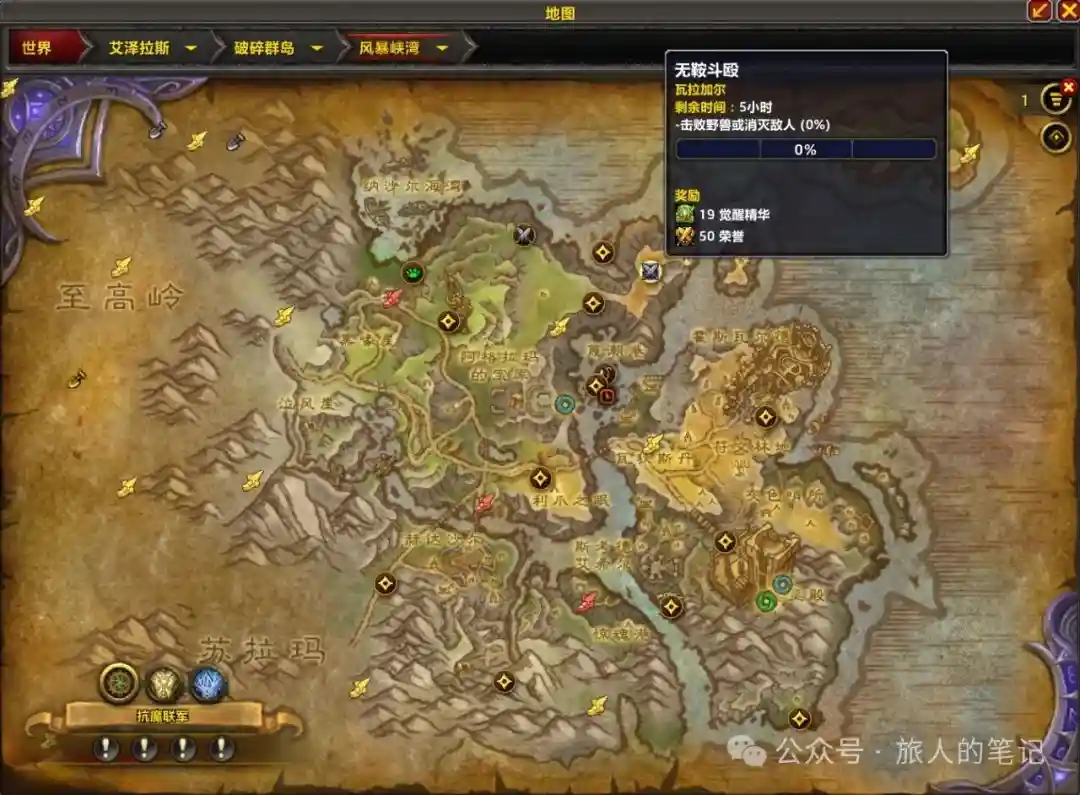Open the 破碎群岛 dropdown arrow
This screenshot has height=795, width=1080.
pyautogui.click(x=316, y=48)
